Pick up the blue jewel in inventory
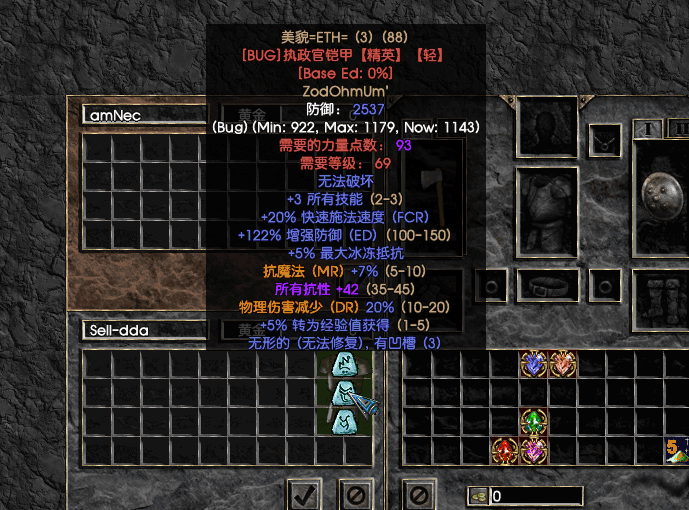The image size is (689, 510). coord(534,363)
